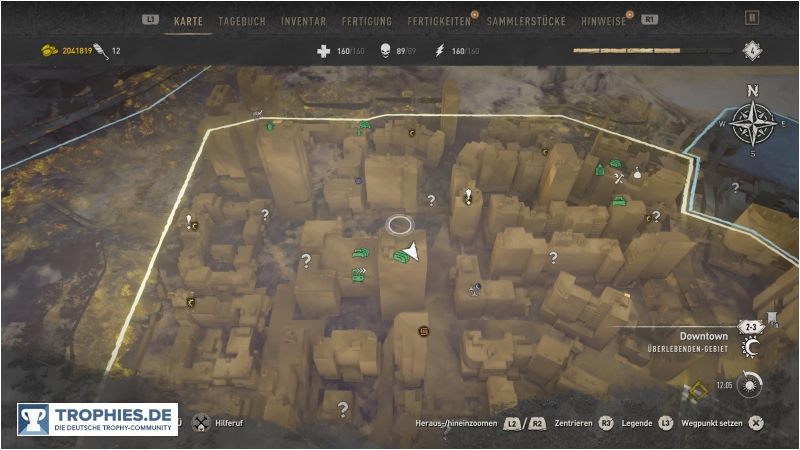This screenshot has width=800, height=450.
Task: Click the Trophies.de logo
Action: 97,419
